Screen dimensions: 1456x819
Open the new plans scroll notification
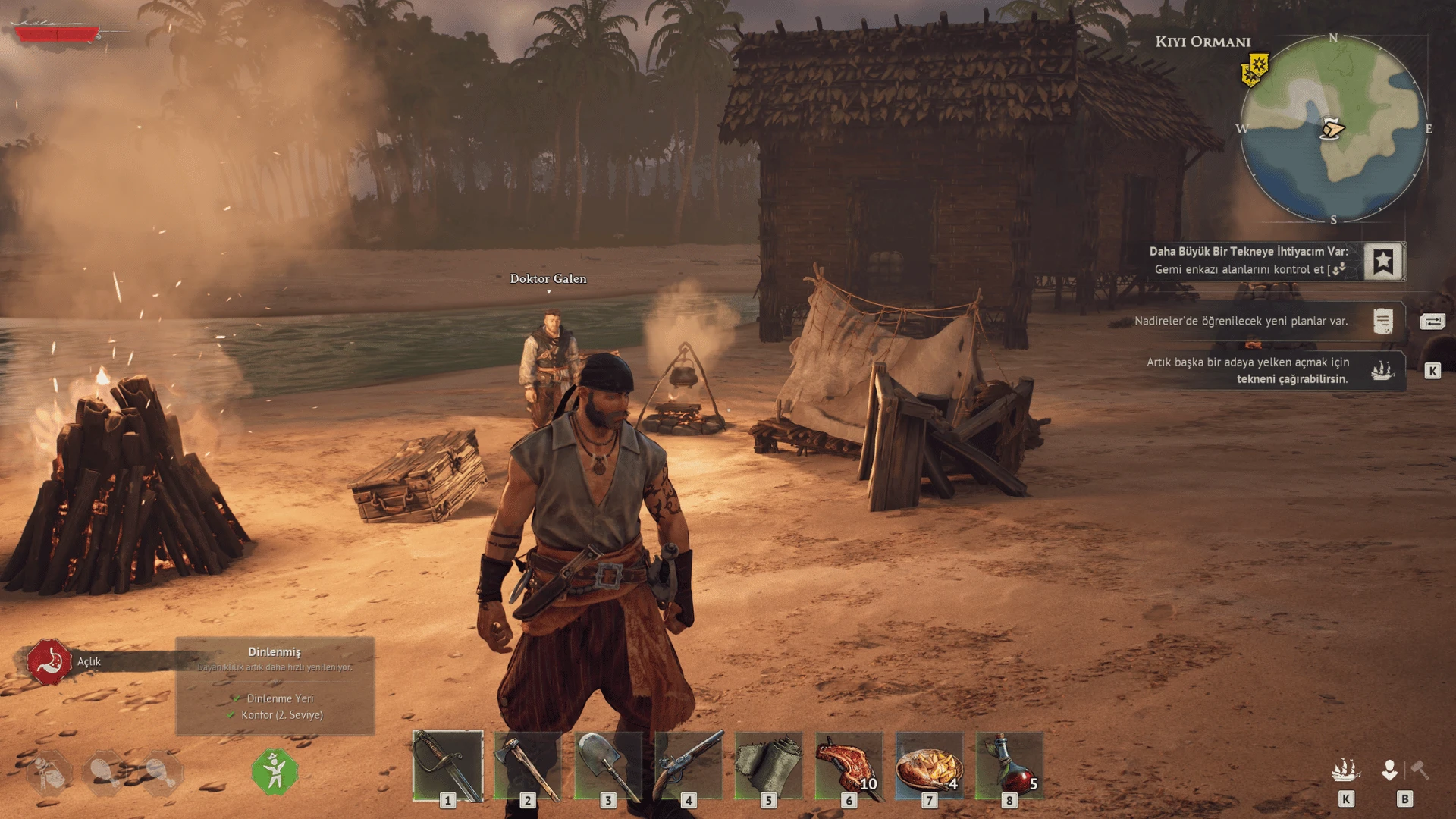(1382, 321)
